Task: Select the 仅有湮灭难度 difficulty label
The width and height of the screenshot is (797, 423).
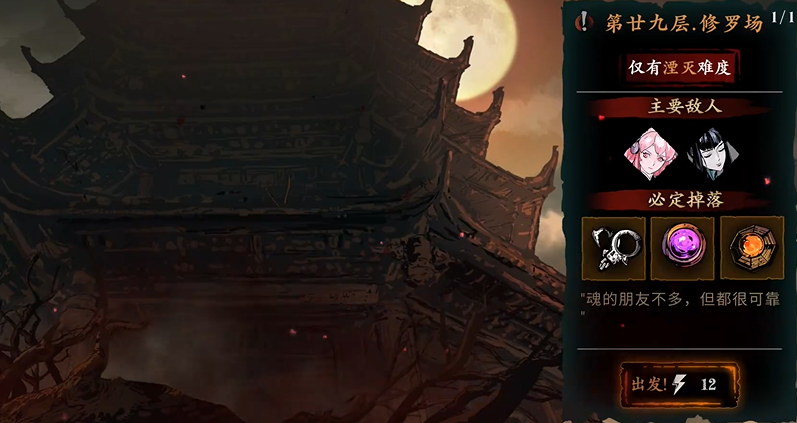Action: pyautogui.click(x=681, y=67)
